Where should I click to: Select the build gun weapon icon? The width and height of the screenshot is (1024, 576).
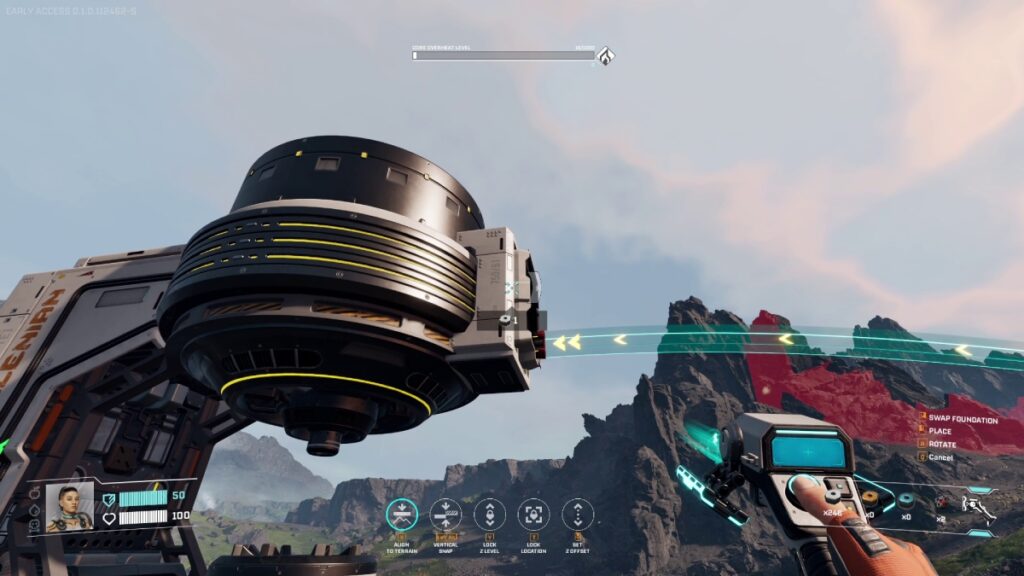tap(977, 508)
